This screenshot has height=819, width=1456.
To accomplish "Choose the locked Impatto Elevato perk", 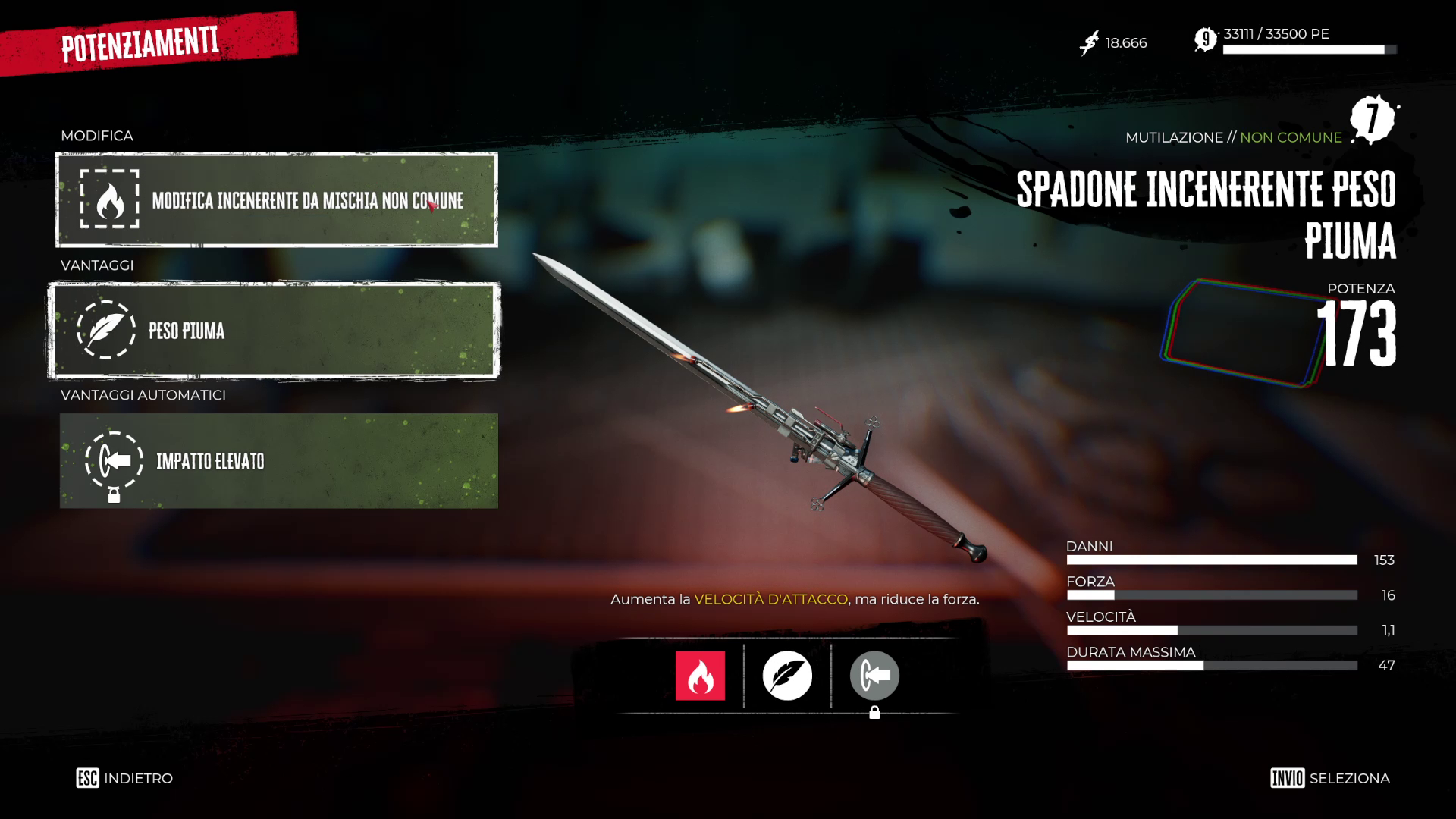I will pyautogui.click(x=278, y=461).
